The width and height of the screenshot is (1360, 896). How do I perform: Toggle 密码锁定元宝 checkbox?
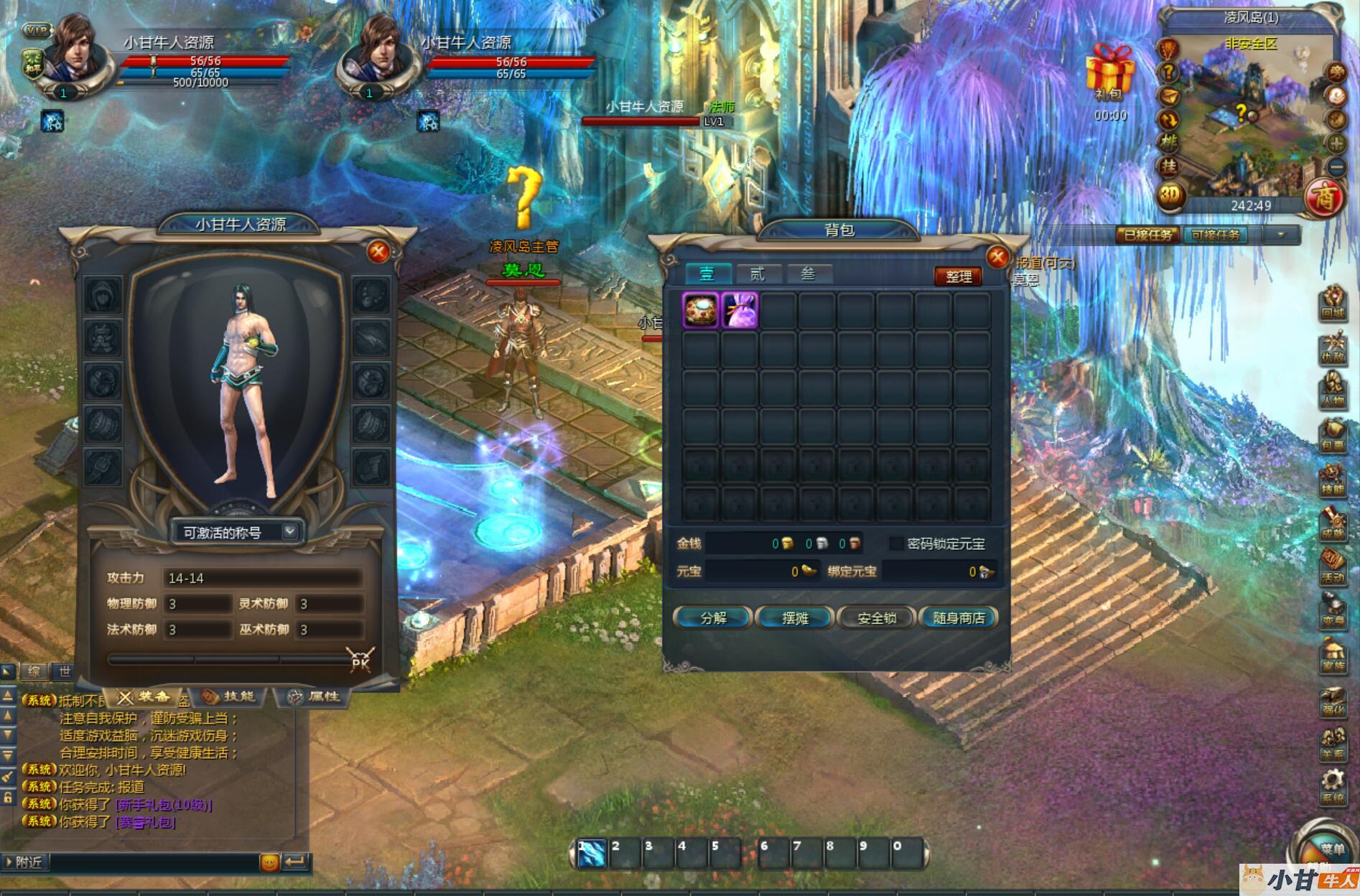point(896,543)
